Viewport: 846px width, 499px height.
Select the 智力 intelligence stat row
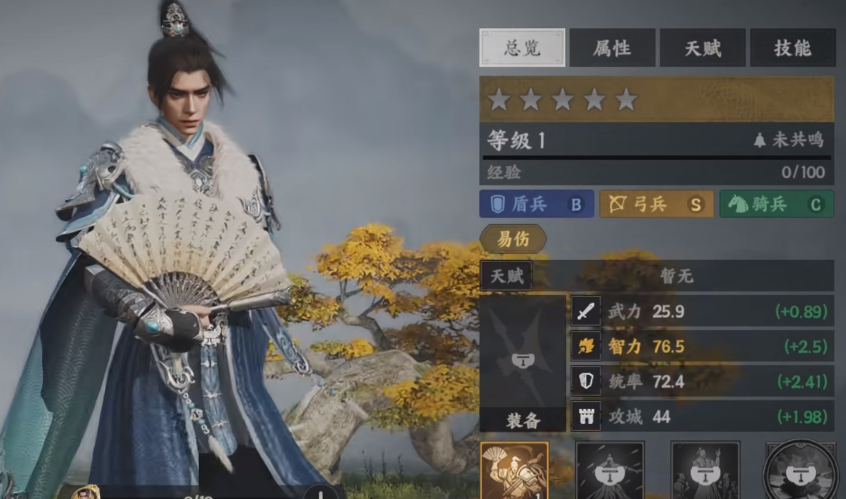[702, 346]
